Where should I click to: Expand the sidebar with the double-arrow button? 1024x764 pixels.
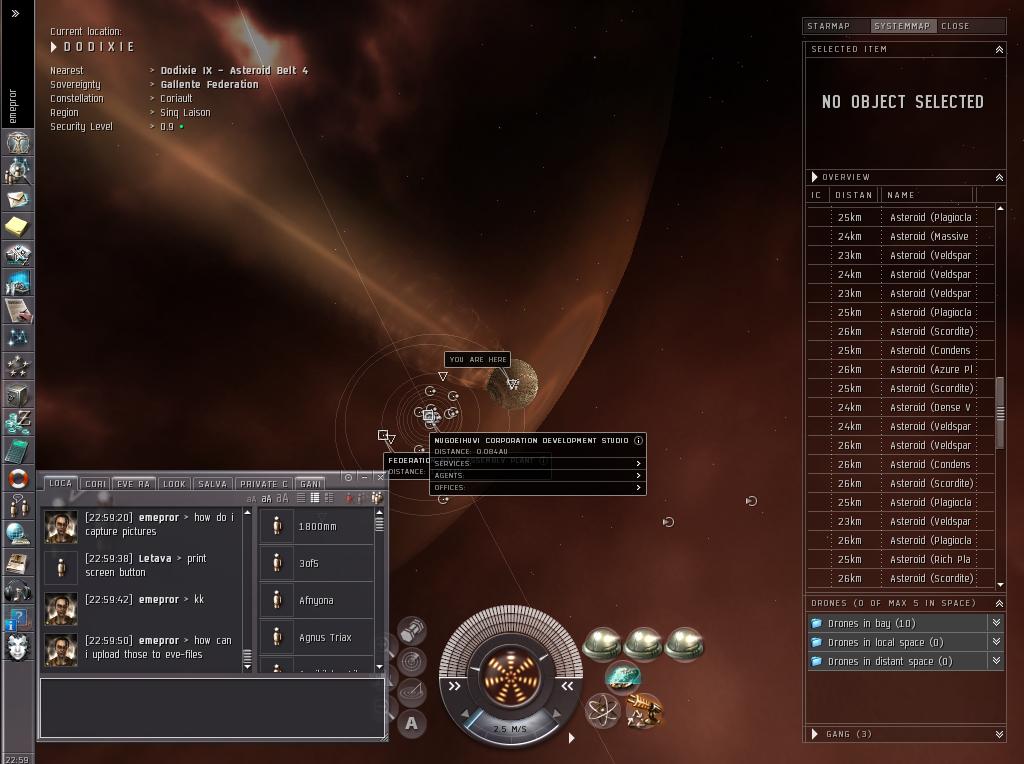[15, 14]
